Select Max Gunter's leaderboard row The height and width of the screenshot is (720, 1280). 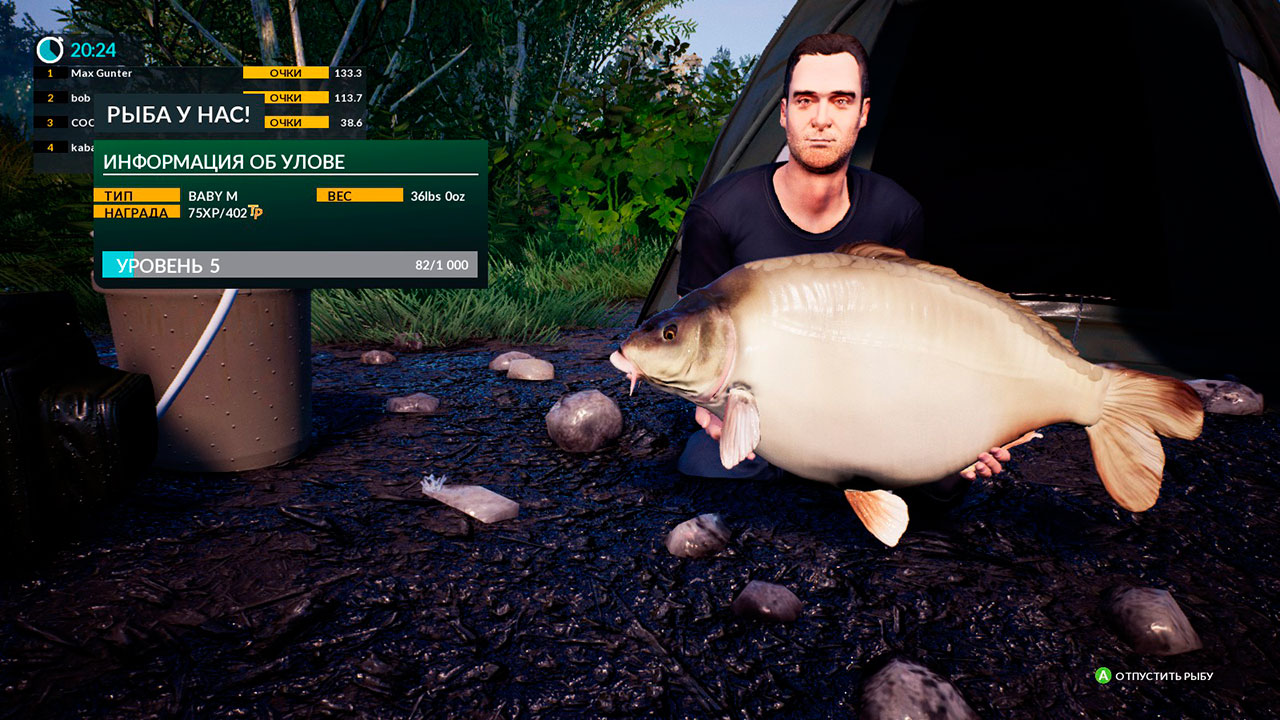[200, 73]
